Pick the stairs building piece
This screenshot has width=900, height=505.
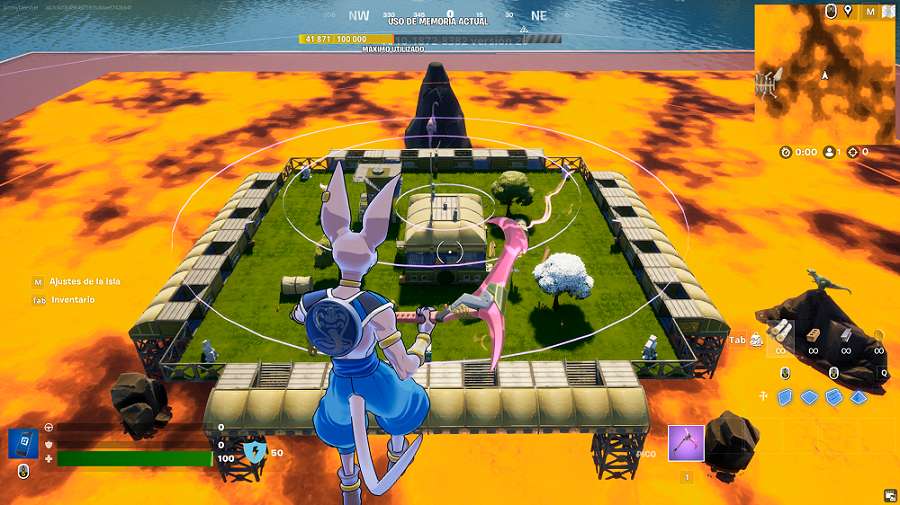tap(834, 397)
